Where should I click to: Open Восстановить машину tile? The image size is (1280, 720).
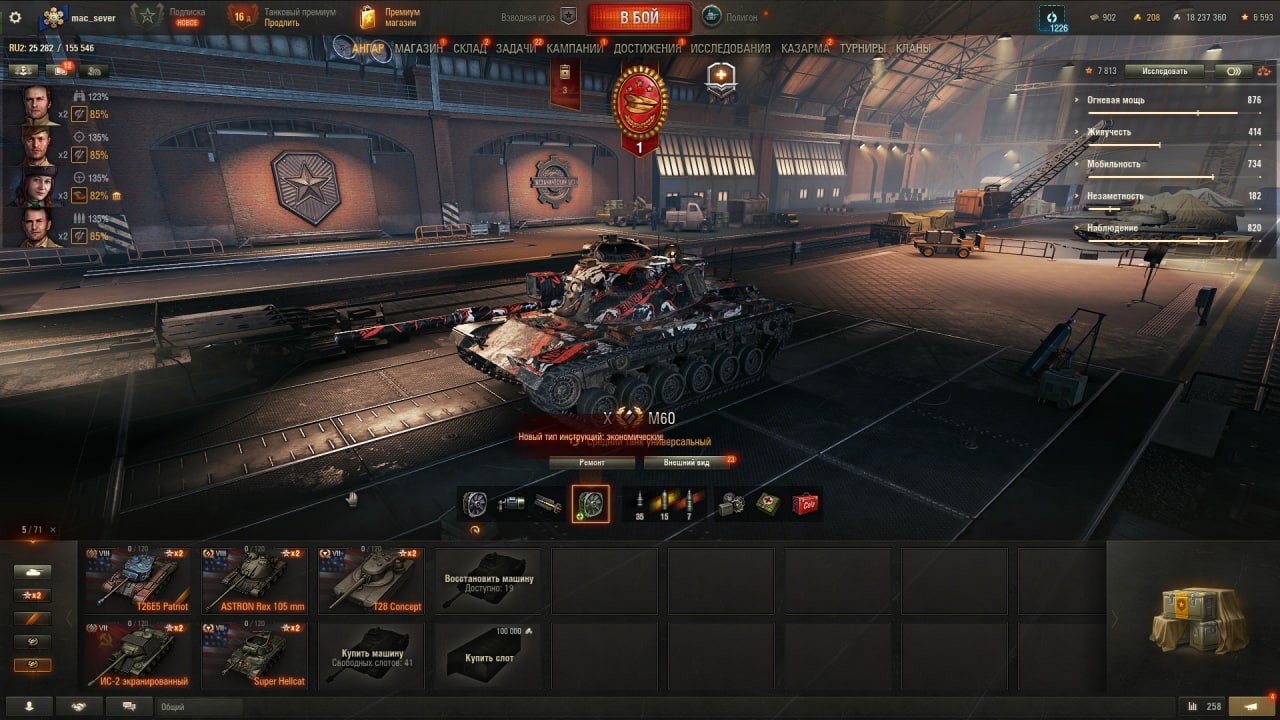[488, 580]
